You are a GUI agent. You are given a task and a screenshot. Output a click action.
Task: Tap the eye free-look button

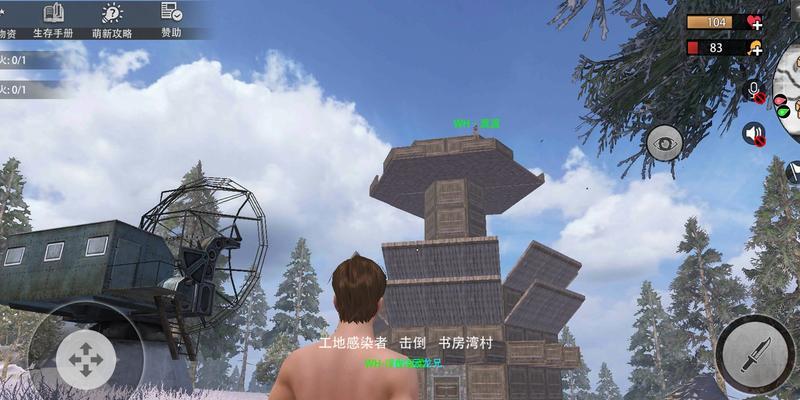click(x=664, y=143)
